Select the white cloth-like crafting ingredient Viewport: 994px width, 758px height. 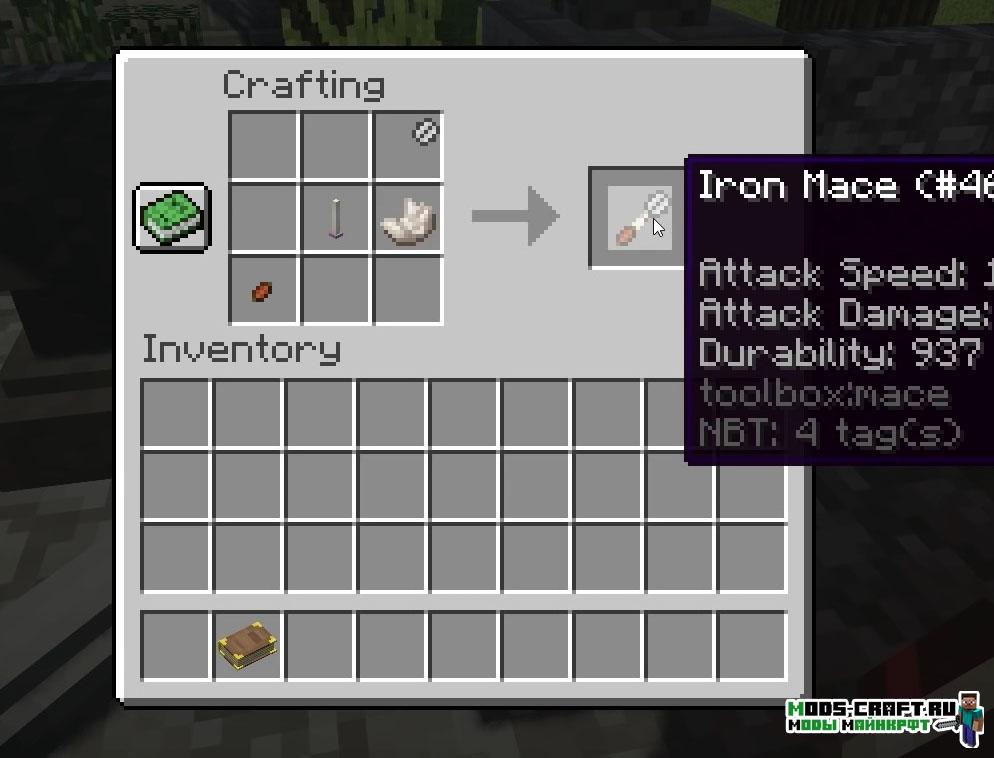click(408, 218)
